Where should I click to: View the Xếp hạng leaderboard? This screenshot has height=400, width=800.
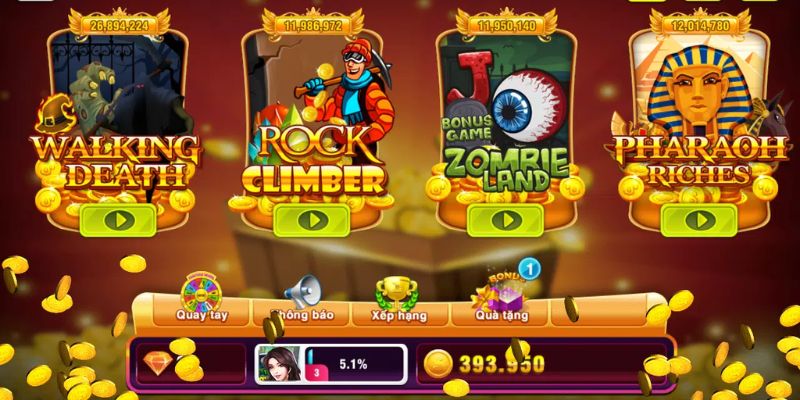pos(399,300)
